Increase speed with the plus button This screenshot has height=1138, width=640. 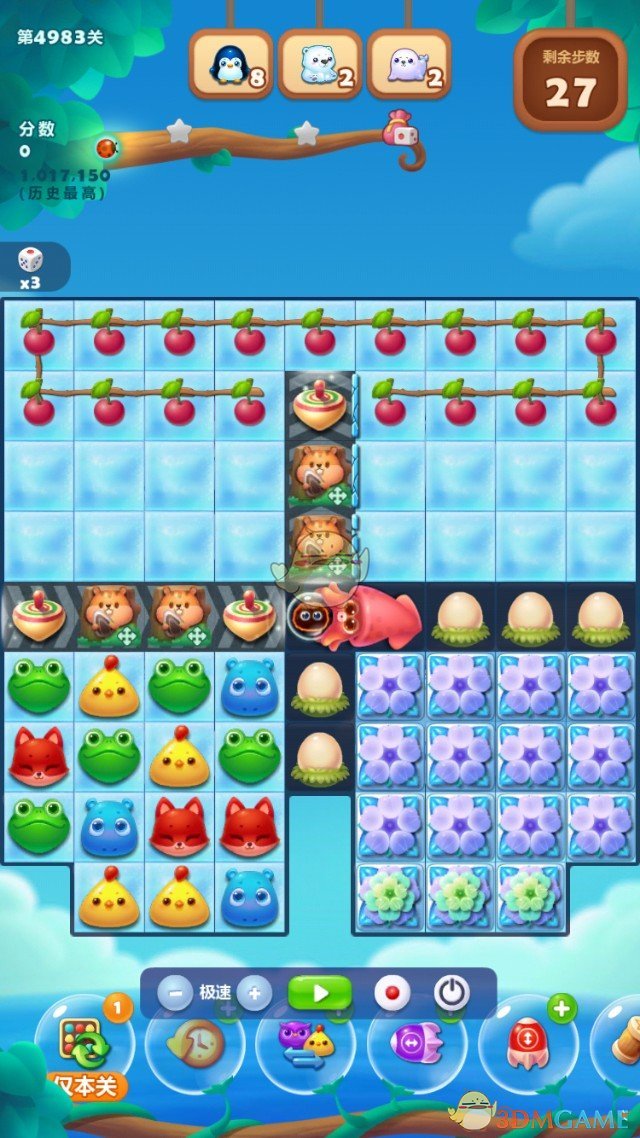[254, 993]
